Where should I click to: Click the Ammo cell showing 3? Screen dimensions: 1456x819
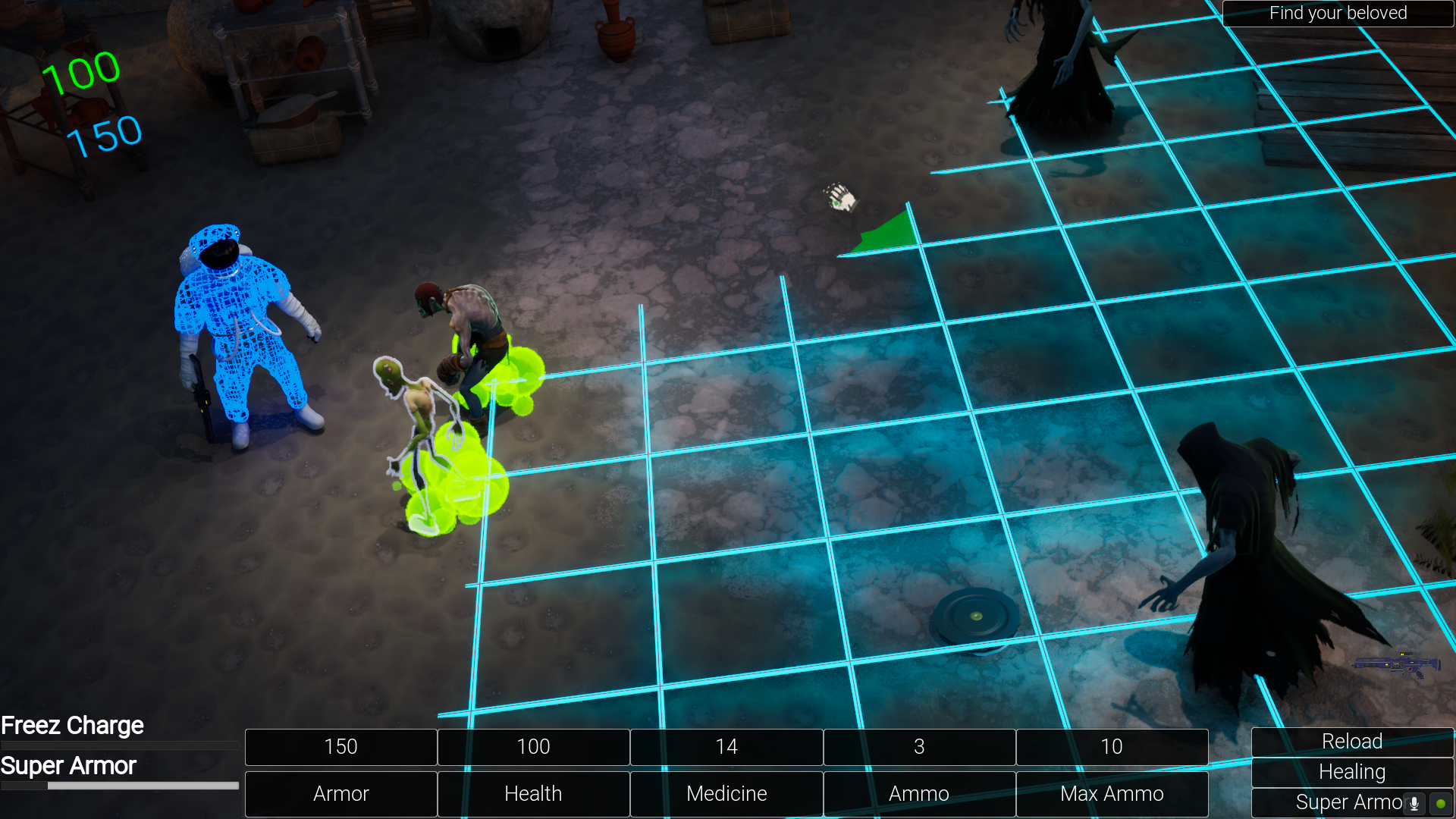tap(919, 747)
